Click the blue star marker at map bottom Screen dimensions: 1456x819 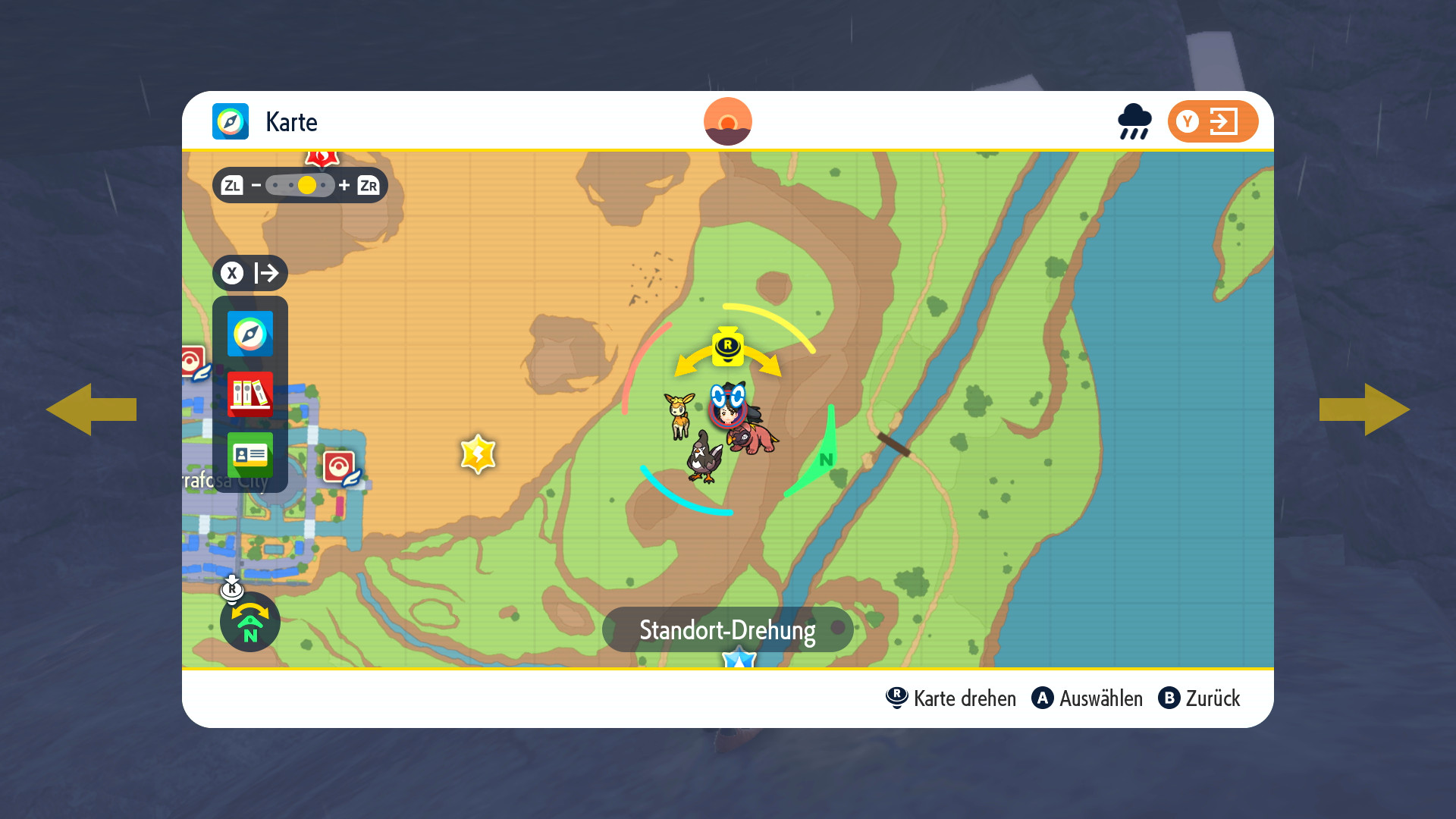(739, 660)
